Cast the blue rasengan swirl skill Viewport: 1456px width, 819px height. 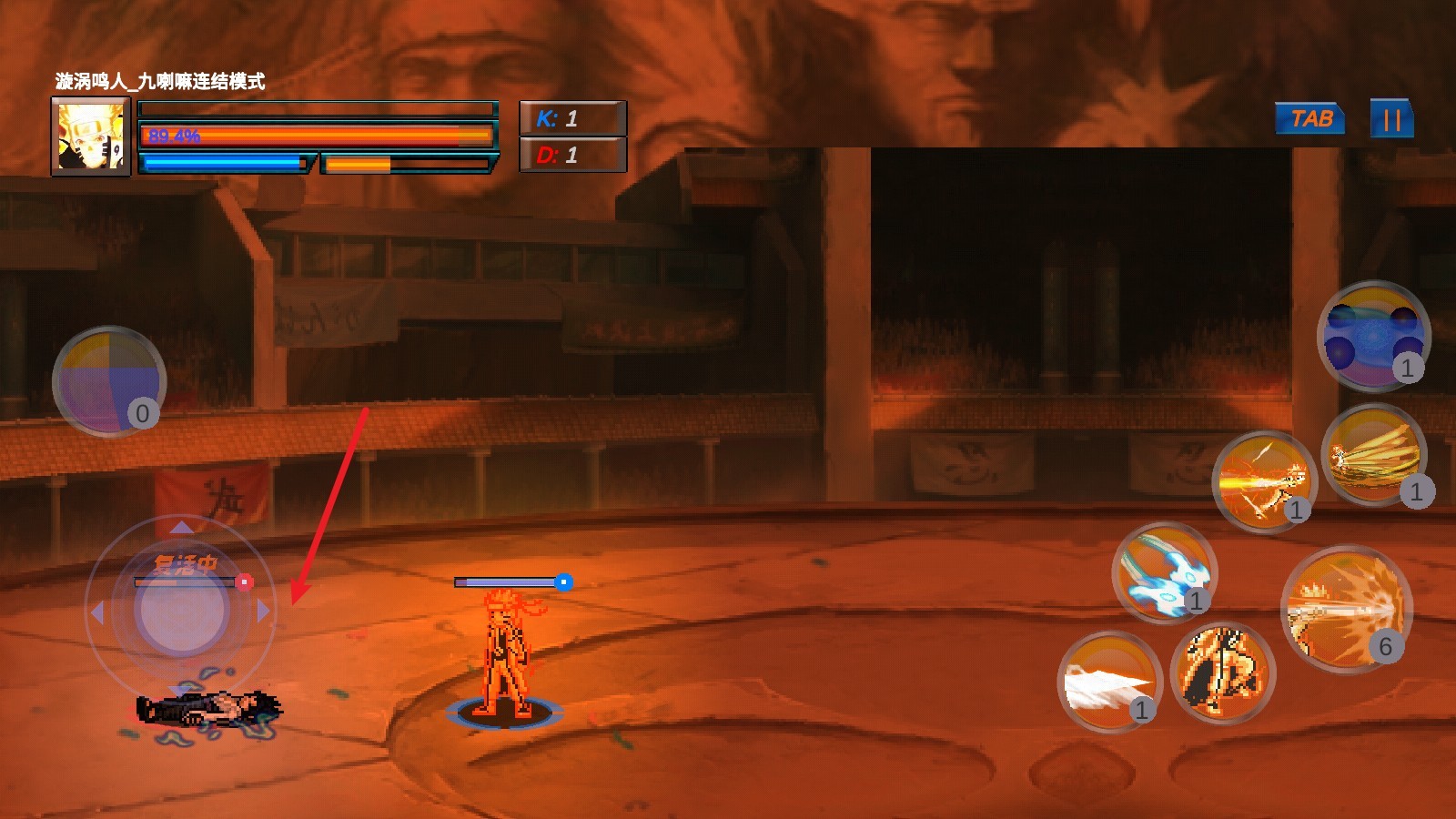pos(1164,572)
